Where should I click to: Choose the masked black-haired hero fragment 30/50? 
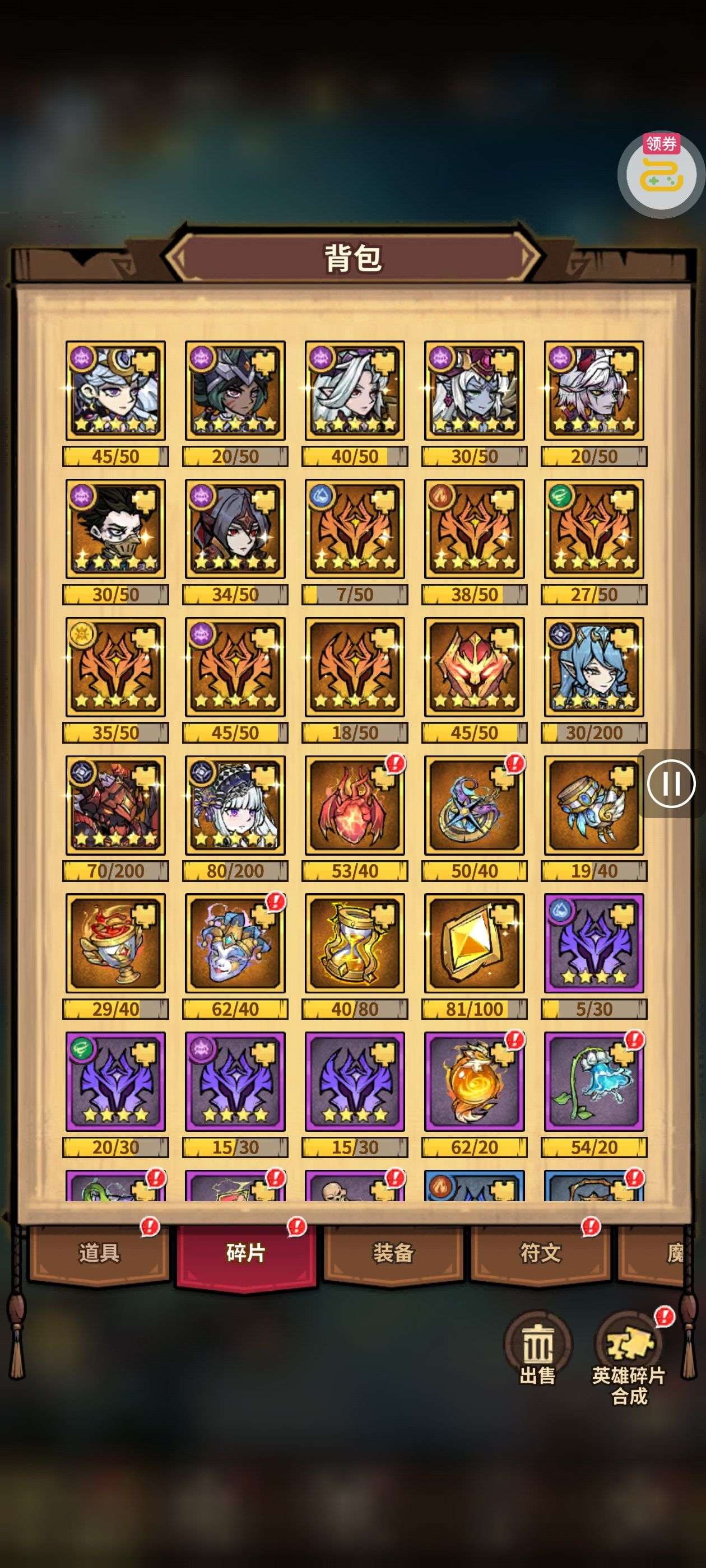coord(116,529)
